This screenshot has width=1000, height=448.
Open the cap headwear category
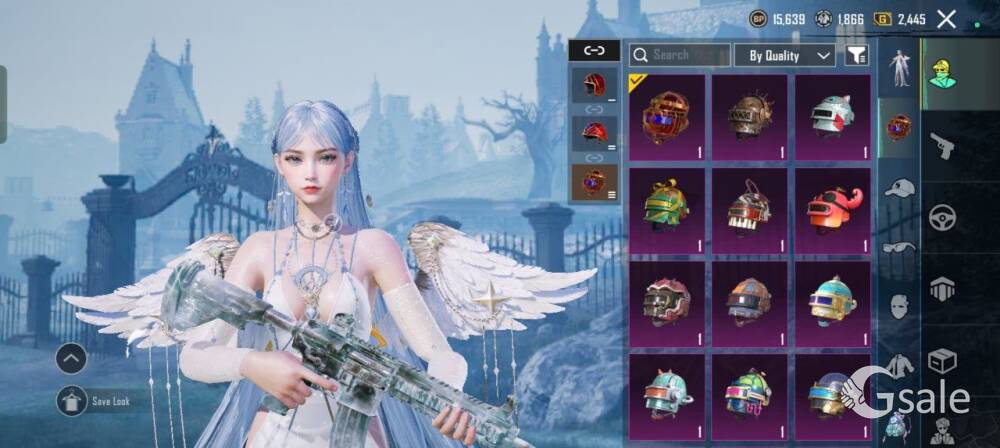pos(900,187)
